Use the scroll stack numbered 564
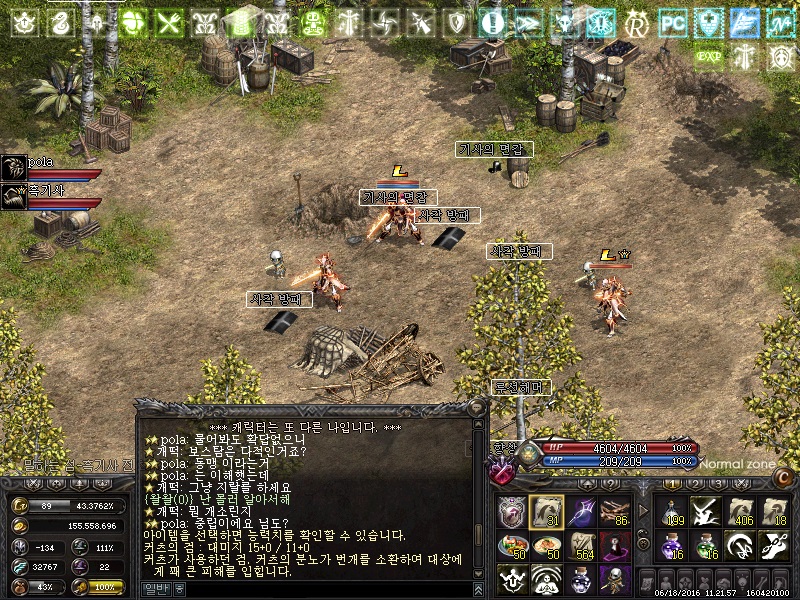Image resolution: width=800 pixels, height=600 pixels. coord(581,546)
